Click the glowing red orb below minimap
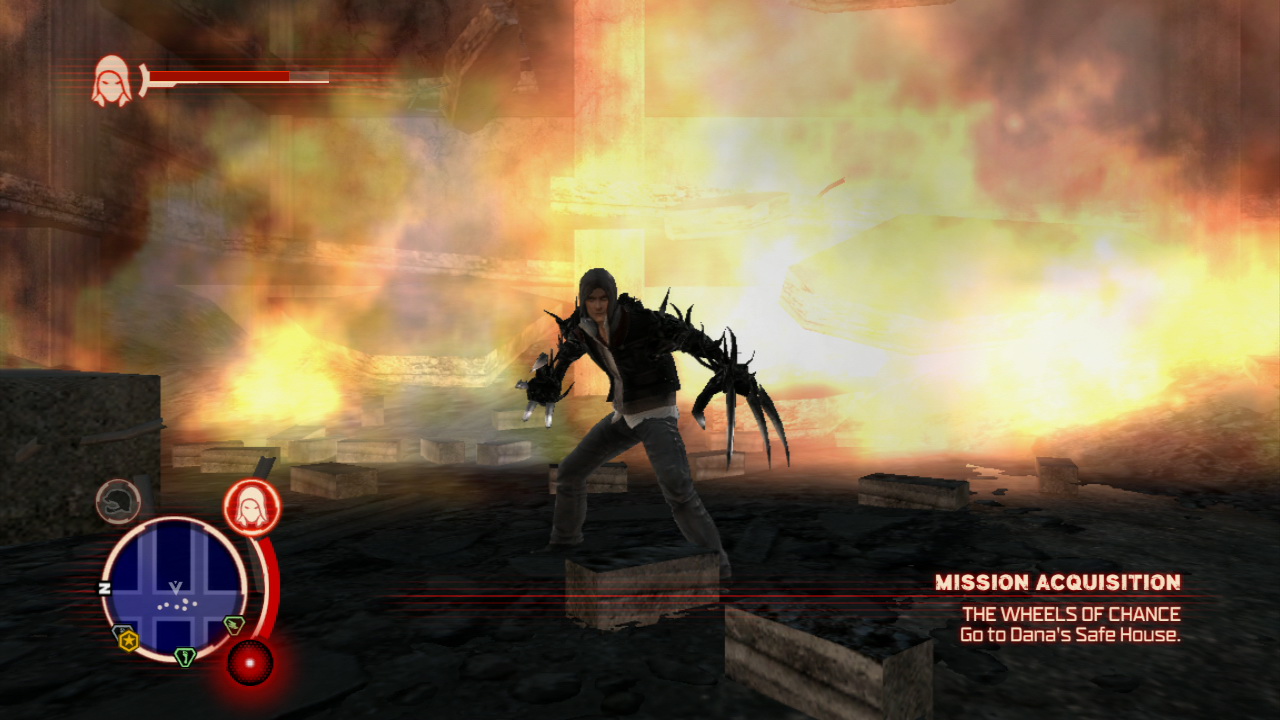This screenshot has width=1280, height=720. [x=249, y=662]
